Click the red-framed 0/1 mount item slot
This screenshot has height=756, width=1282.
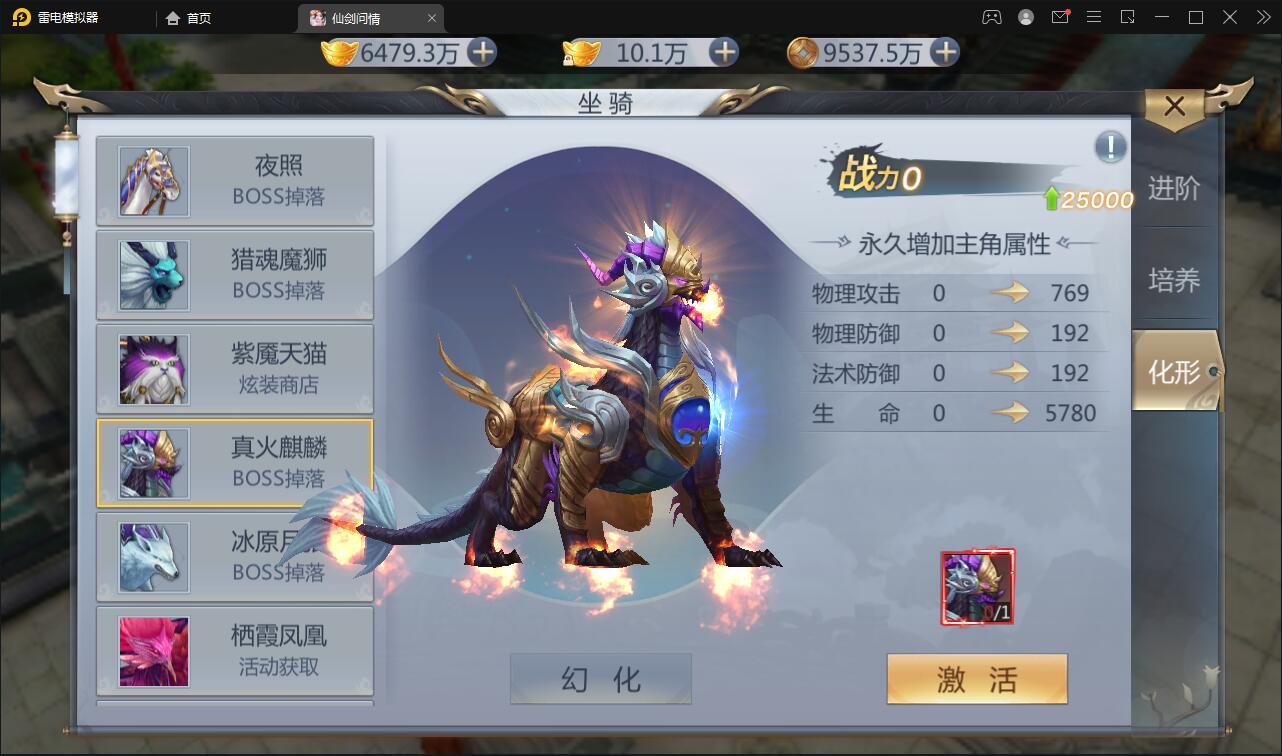977,587
